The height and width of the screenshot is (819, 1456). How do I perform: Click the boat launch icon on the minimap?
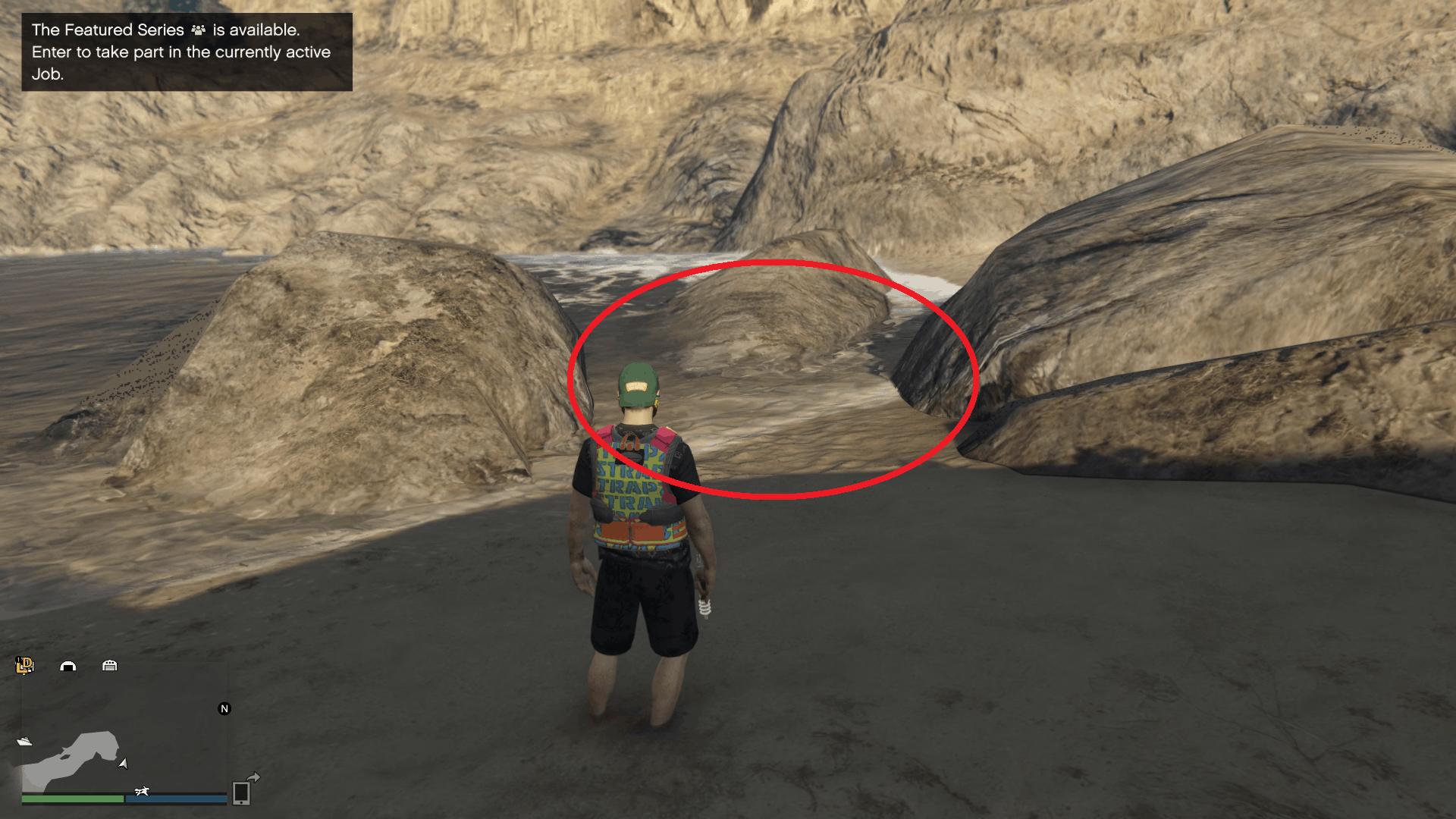pos(25,742)
